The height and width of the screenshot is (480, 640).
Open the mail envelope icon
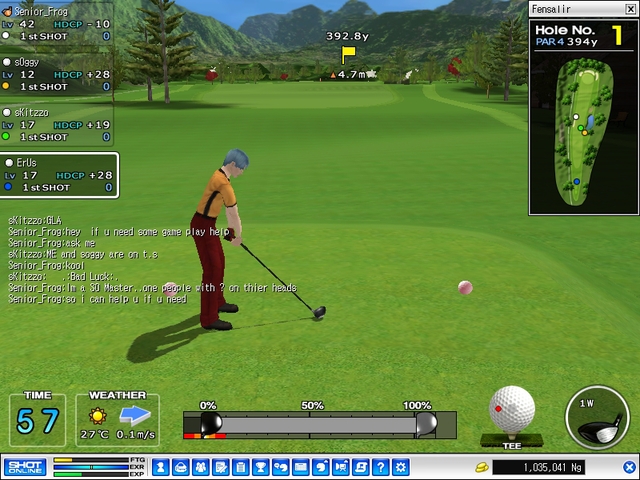coord(300,467)
